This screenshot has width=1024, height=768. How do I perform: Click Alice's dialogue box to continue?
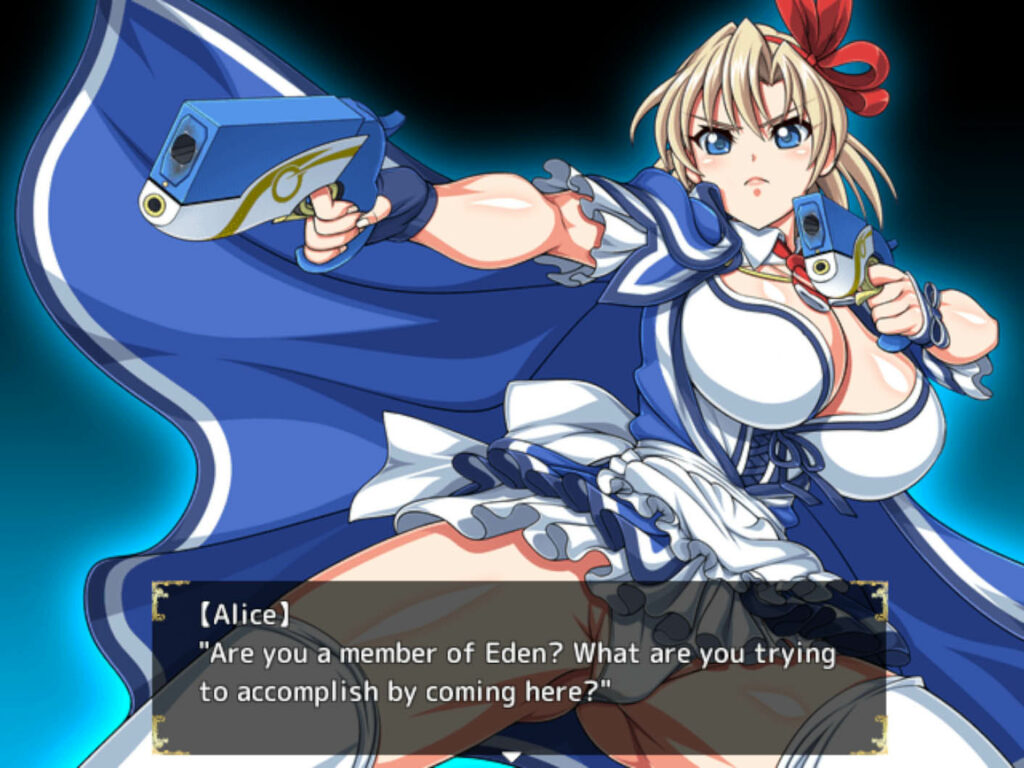pyautogui.click(x=518, y=667)
